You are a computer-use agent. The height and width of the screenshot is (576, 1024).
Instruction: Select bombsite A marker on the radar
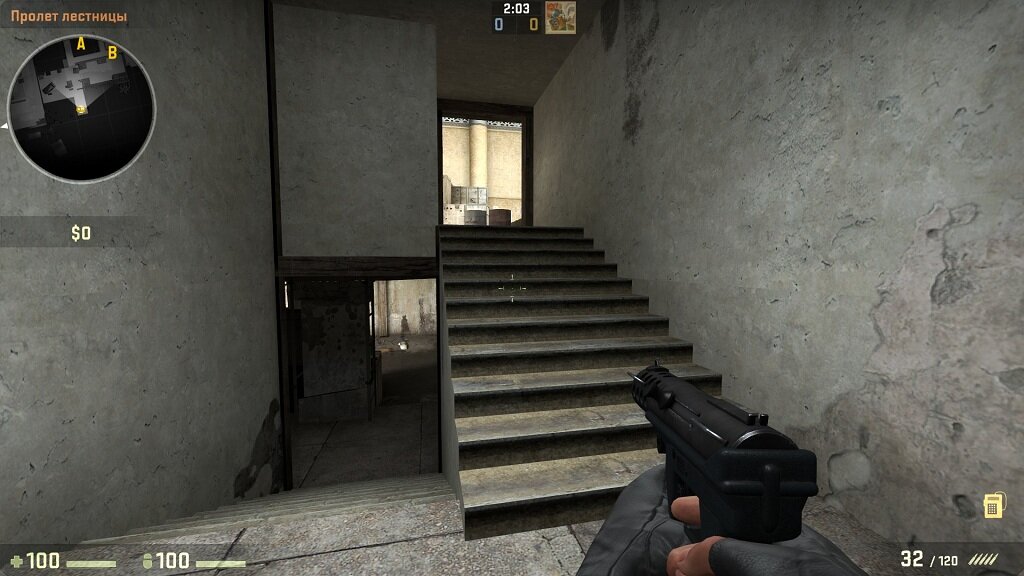(x=82, y=43)
